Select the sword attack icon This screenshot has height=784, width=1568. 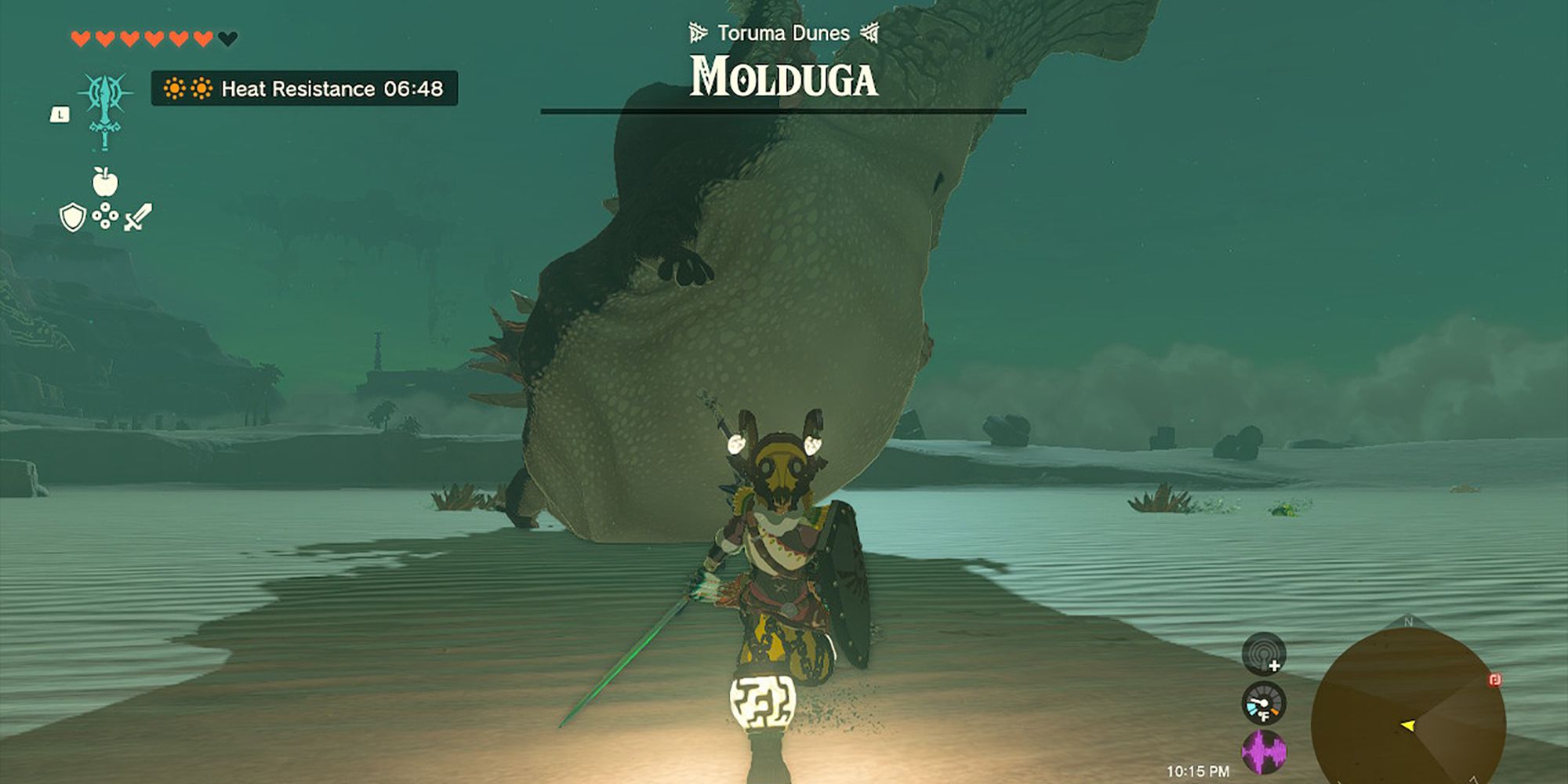coord(137,217)
